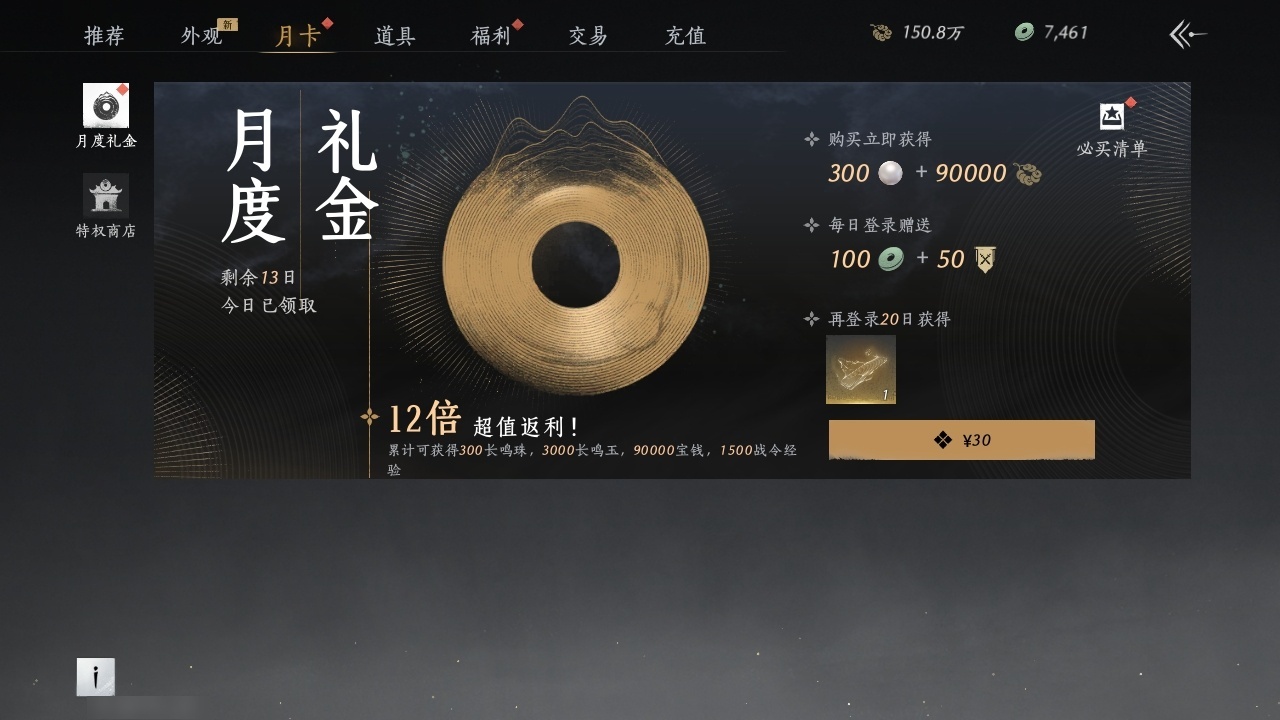1280x720 pixels.
Task: Buy the monthly card for ¥30
Action: [961, 440]
